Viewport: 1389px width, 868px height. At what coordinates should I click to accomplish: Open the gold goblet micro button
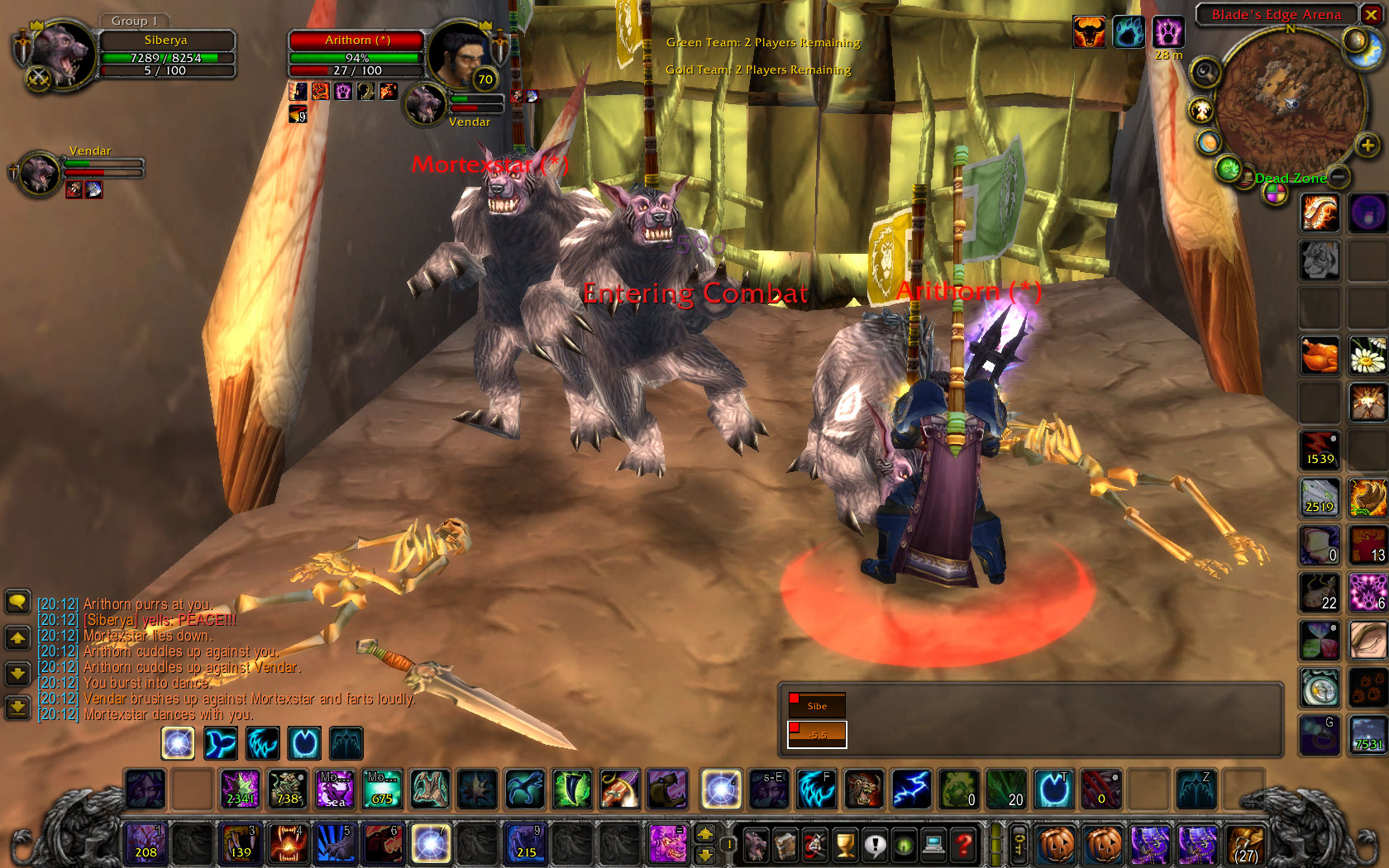click(x=844, y=845)
